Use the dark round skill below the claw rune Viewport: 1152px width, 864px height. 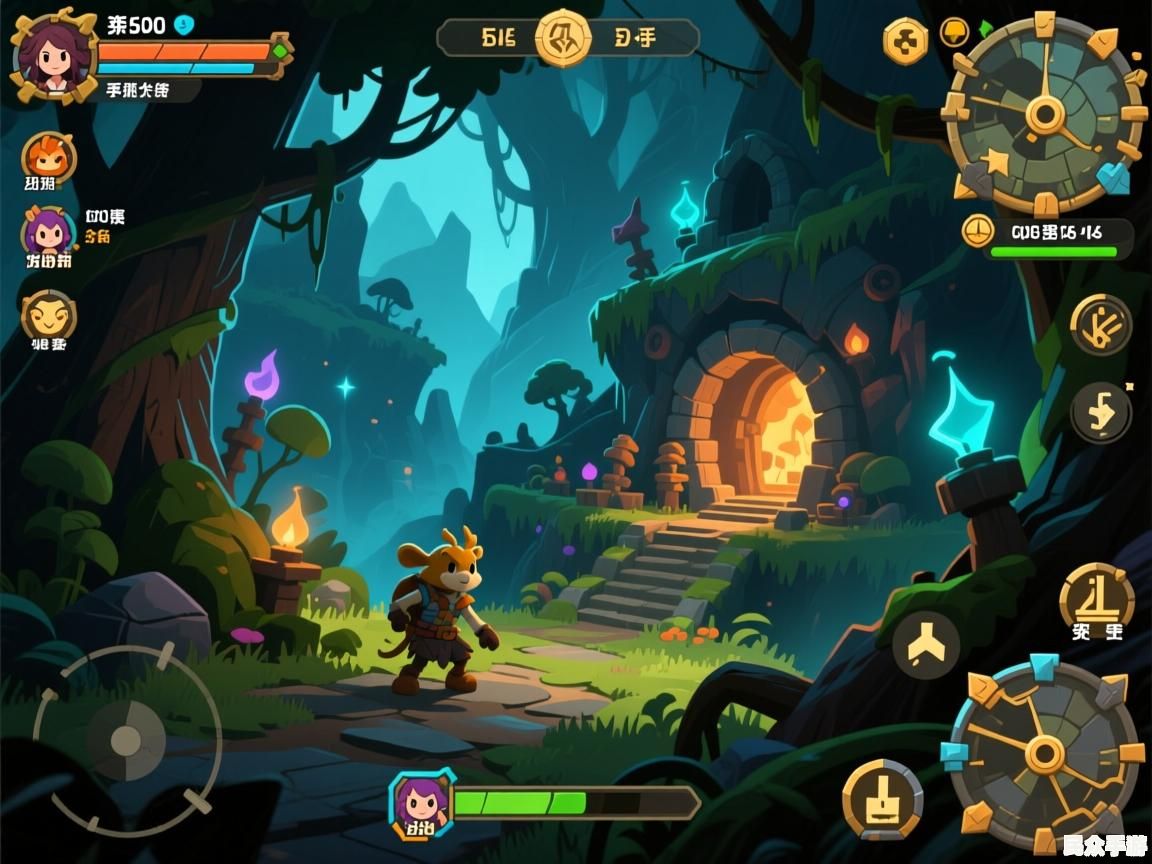coord(1101,411)
